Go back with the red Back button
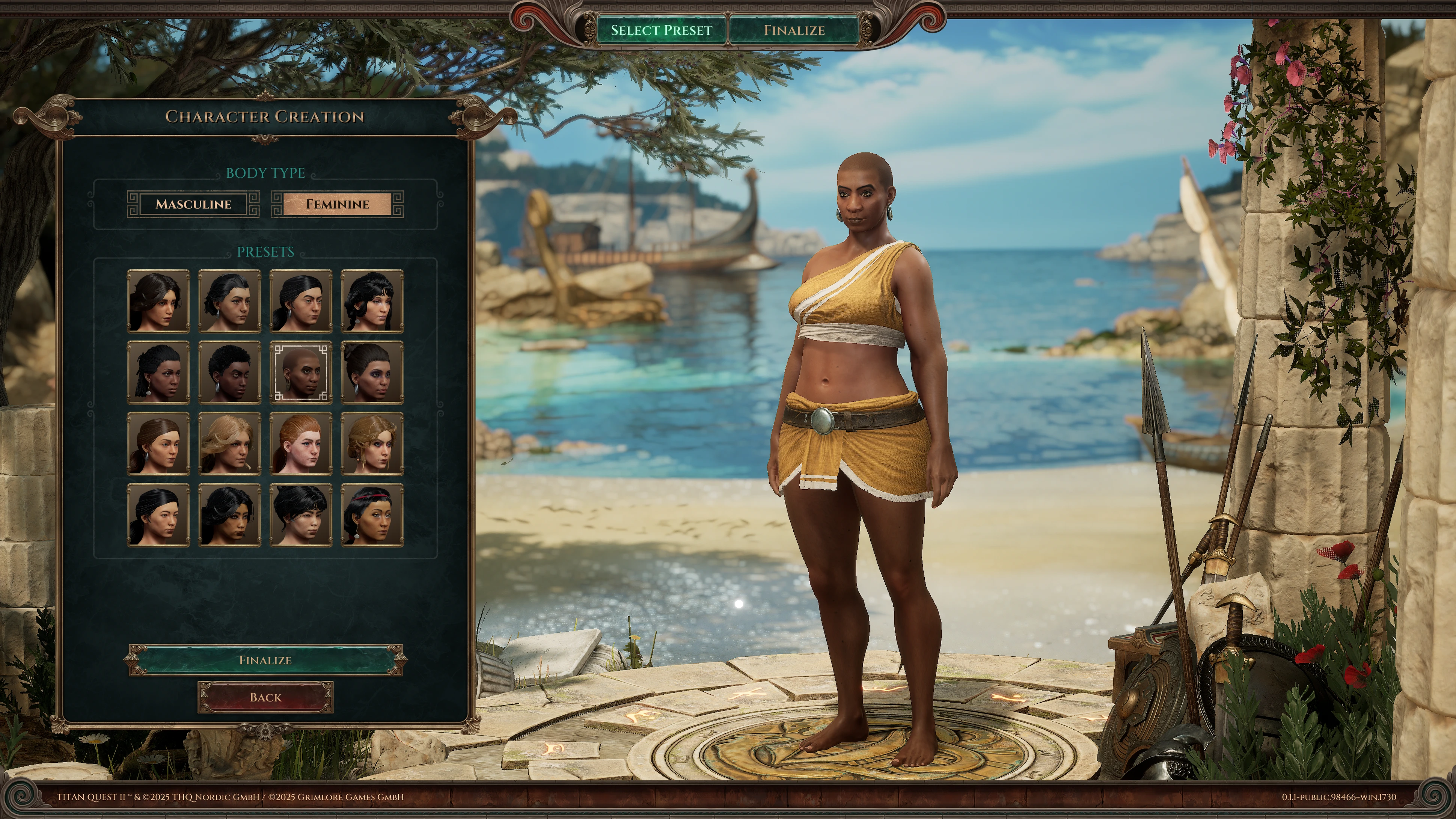 tap(265, 697)
